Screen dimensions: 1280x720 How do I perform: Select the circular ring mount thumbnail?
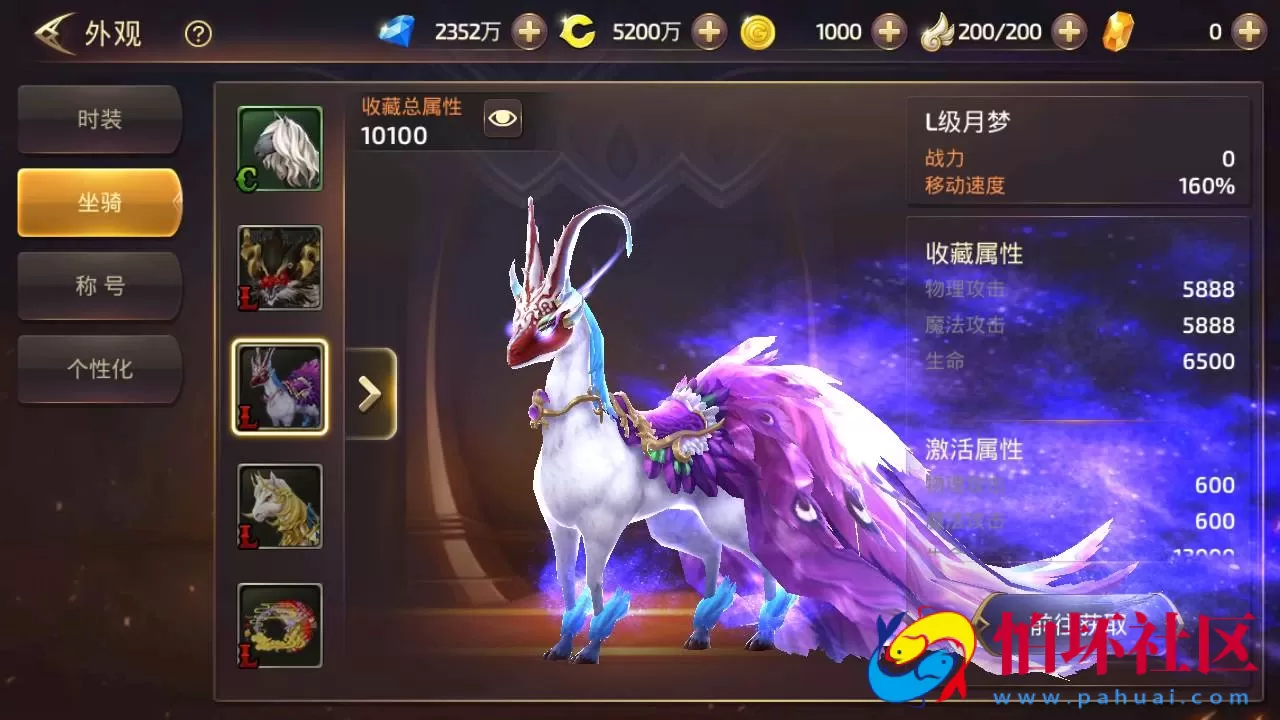(279, 625)
